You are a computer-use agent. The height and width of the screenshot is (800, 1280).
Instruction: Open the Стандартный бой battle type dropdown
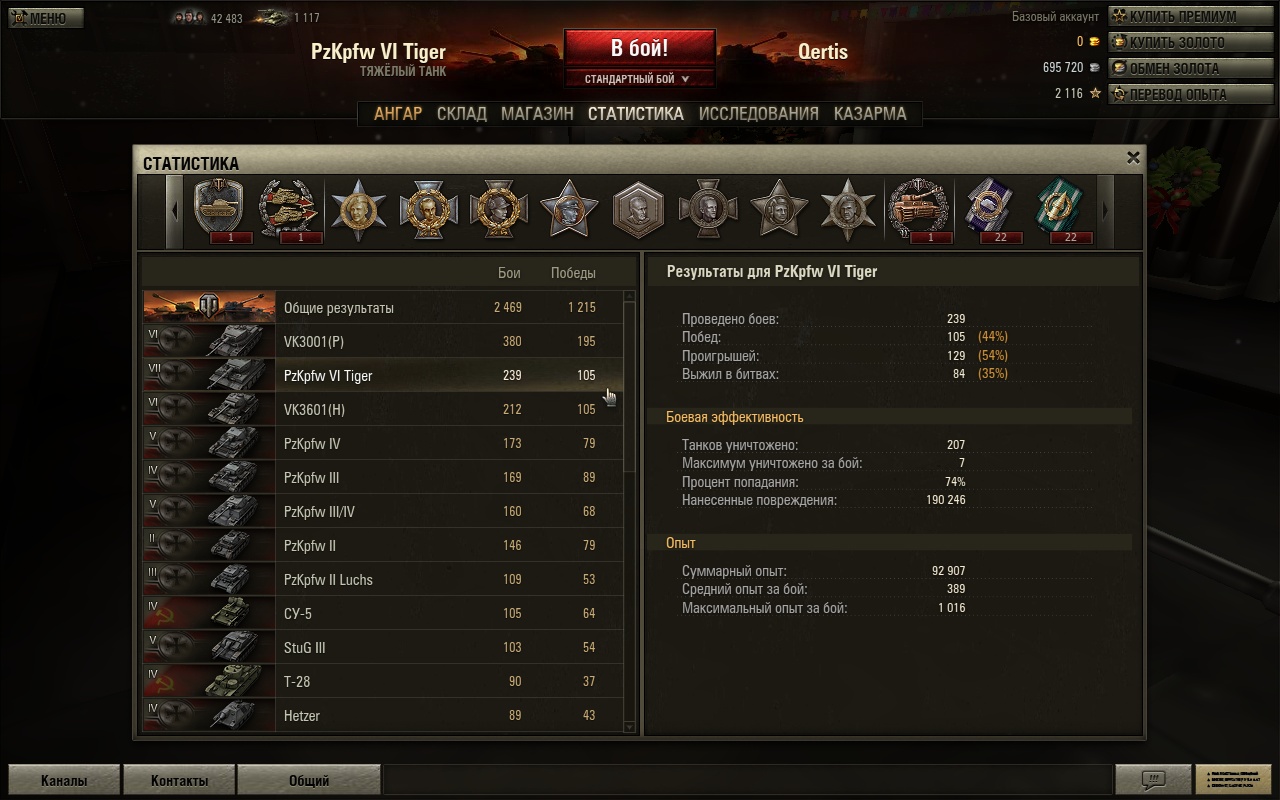tap(639, 79)
